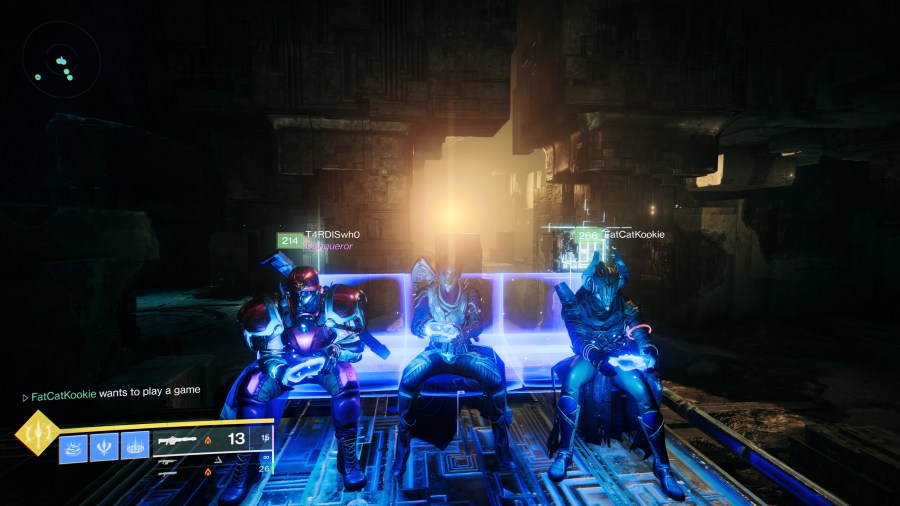
Task: Use the winged melee ability icon
Action: [105, 446]
